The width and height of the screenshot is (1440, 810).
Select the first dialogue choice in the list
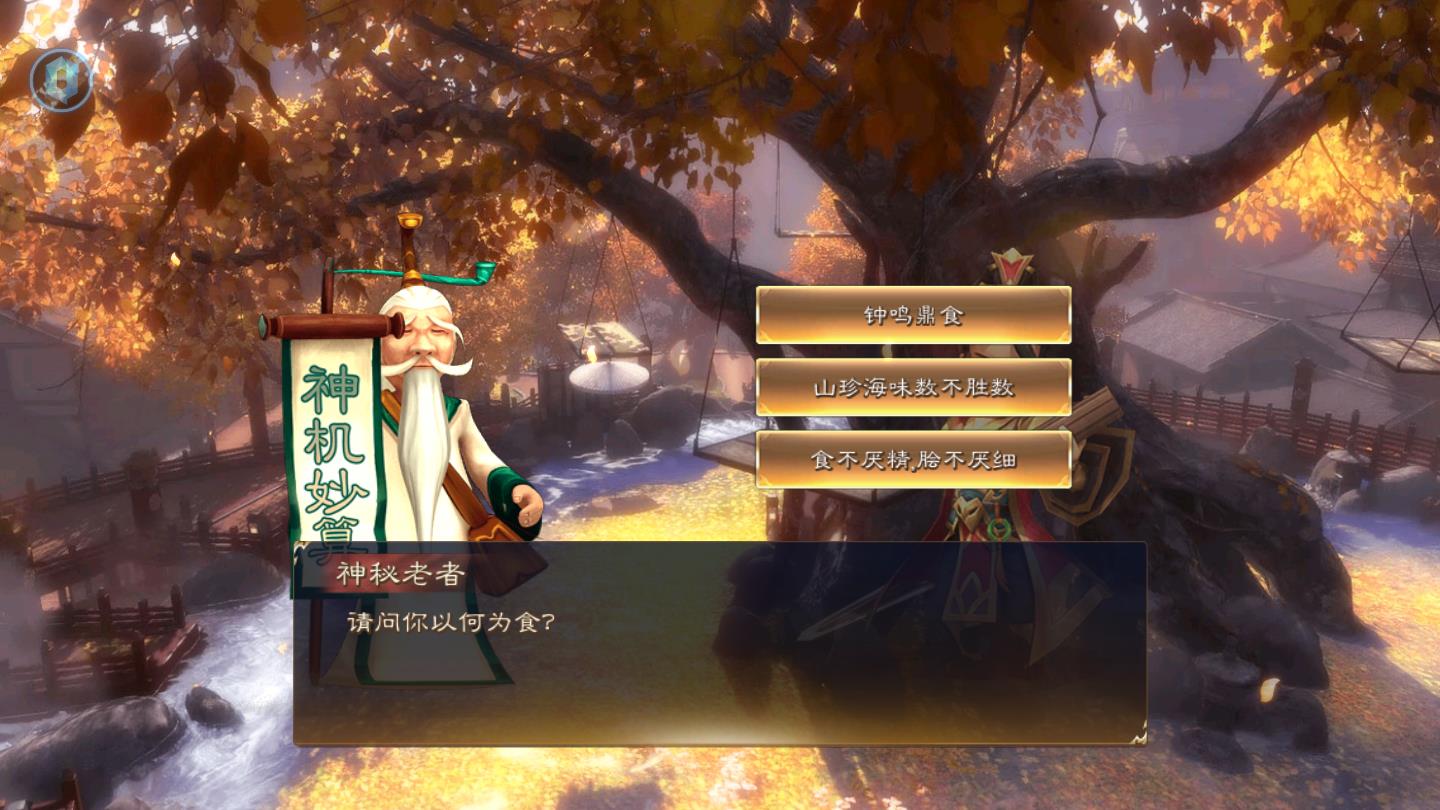(916, 313)
